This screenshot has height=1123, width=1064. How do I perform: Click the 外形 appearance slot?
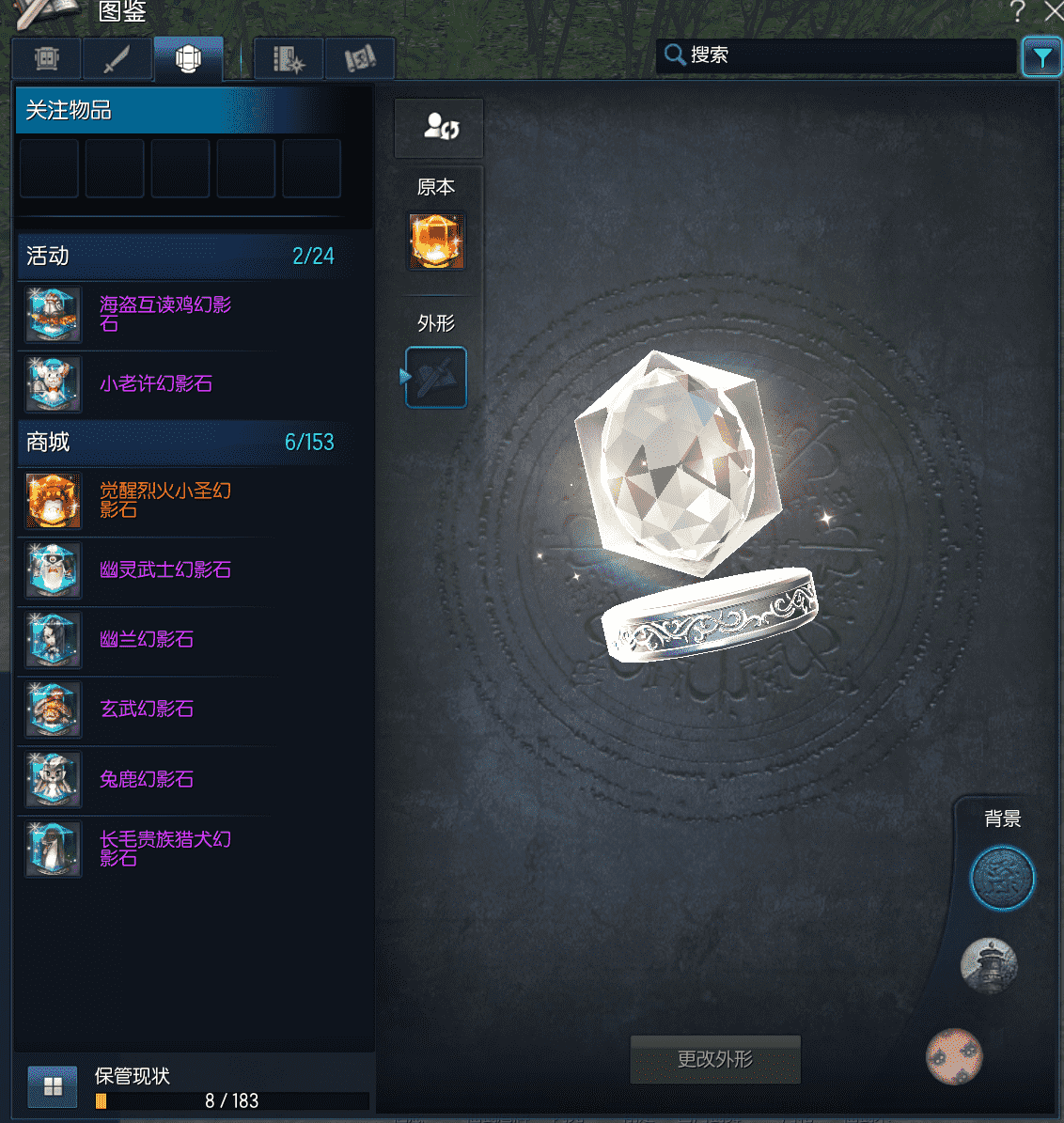tap(436, 378)
